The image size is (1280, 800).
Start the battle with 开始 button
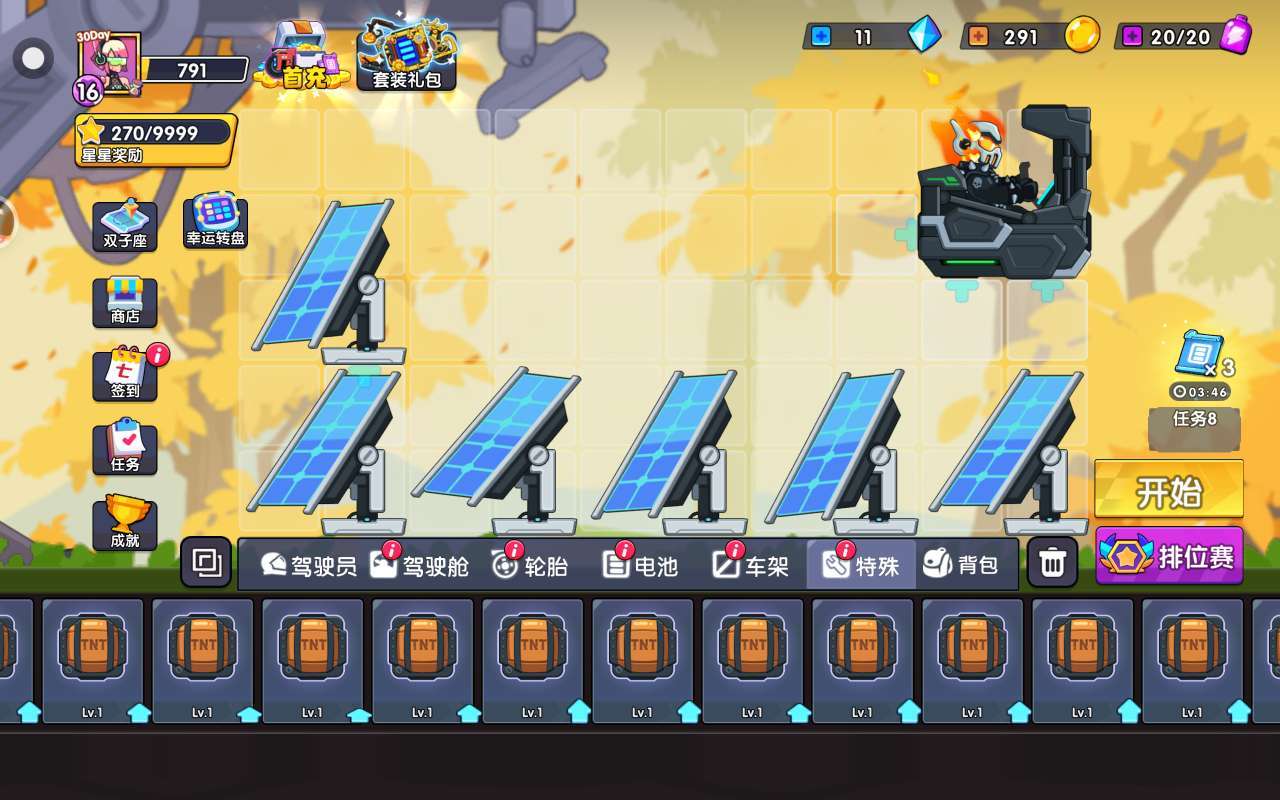[1168, 490]
